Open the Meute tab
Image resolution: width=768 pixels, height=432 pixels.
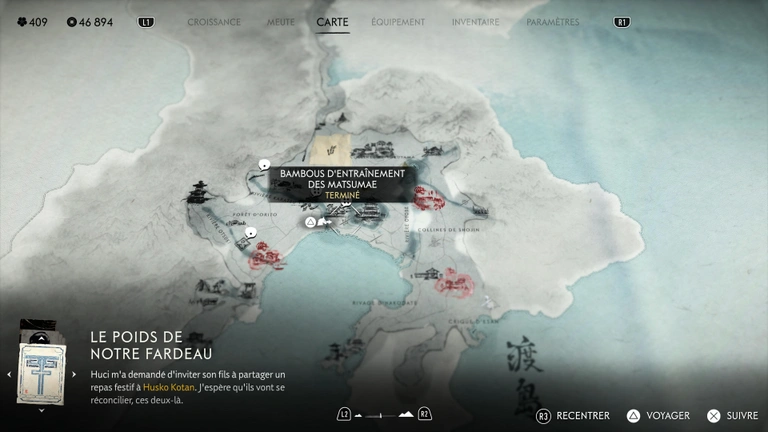(x=280, y=22)
